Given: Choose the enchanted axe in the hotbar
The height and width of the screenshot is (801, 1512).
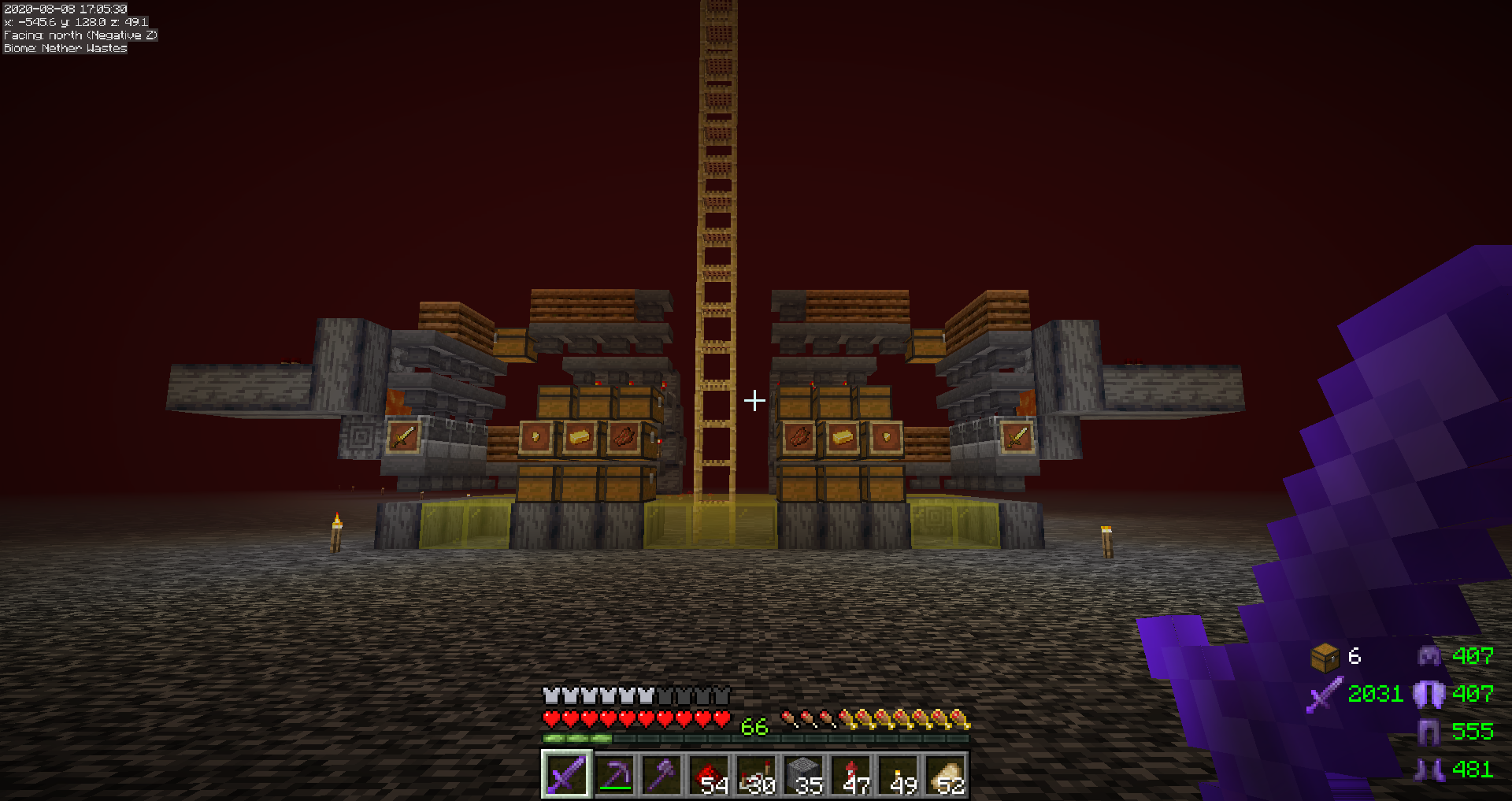Looking at the screenshot, I should 661,775.
